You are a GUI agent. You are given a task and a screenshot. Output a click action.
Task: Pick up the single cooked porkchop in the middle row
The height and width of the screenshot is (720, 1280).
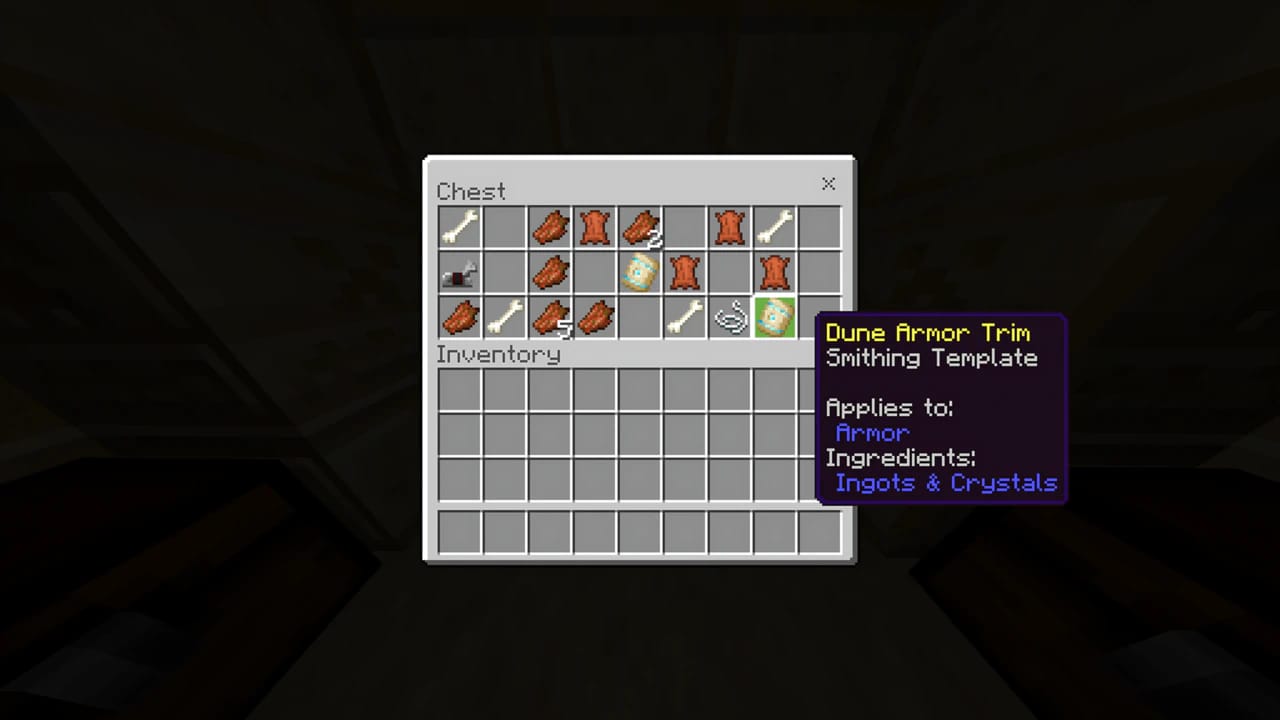click(x=549, y=272)
